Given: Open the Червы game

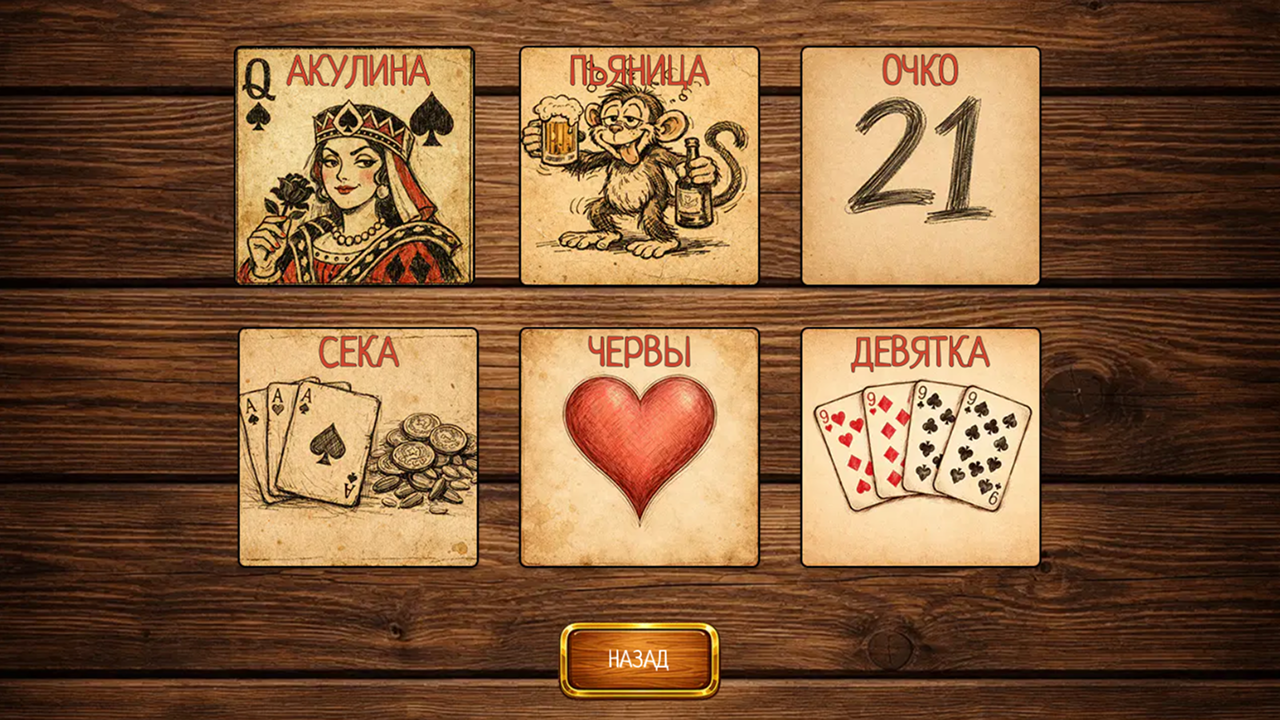Looking at the screenshot, I should click(x=637, y=445).
